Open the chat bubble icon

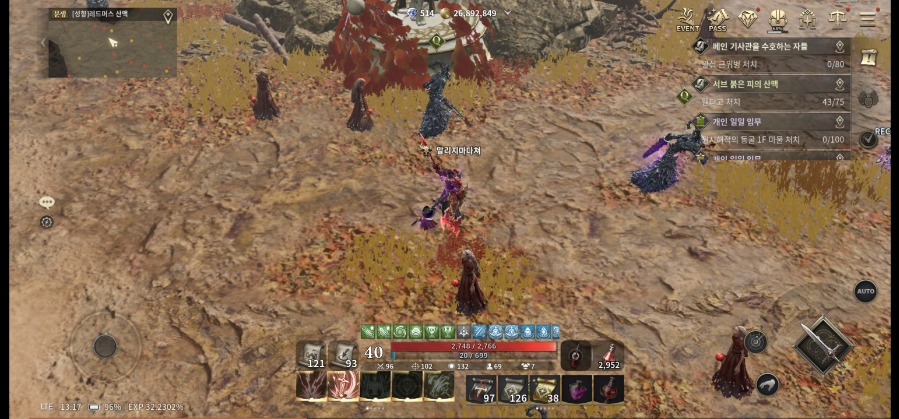pyautogui.click(x=46, y=202)
